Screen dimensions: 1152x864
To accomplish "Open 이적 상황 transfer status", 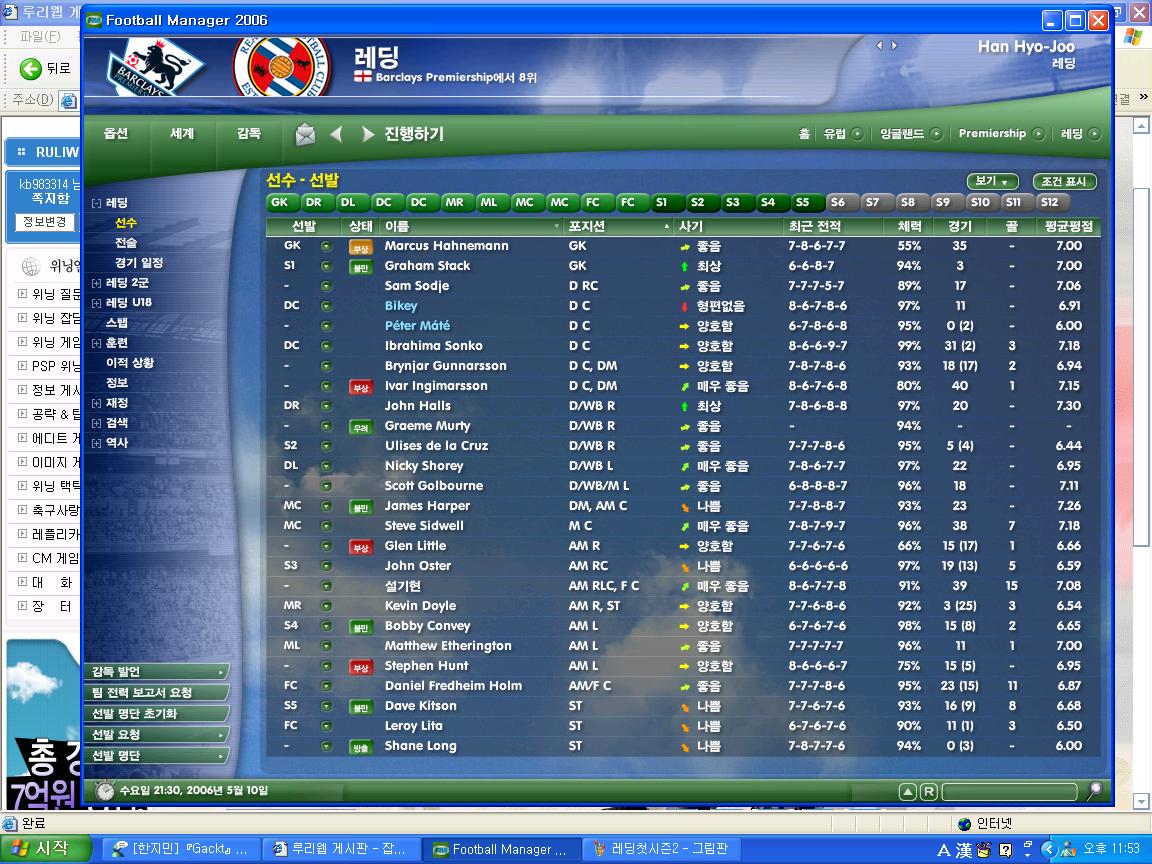I will click(130, 363).
